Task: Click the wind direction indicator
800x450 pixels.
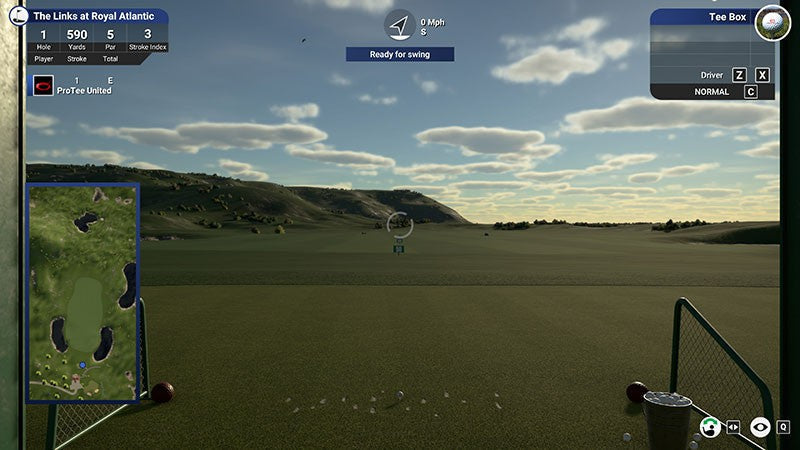Action: coord(400,25)
